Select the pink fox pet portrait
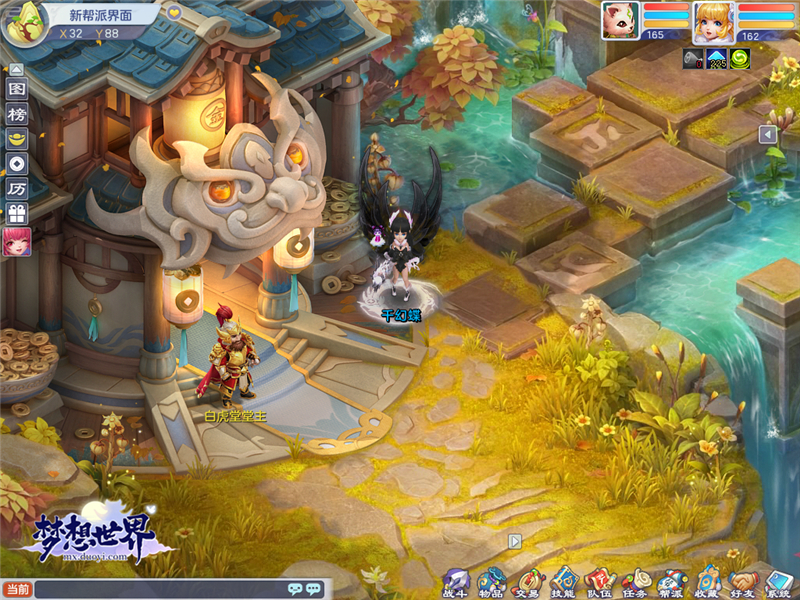 click(x=620, y=21)
